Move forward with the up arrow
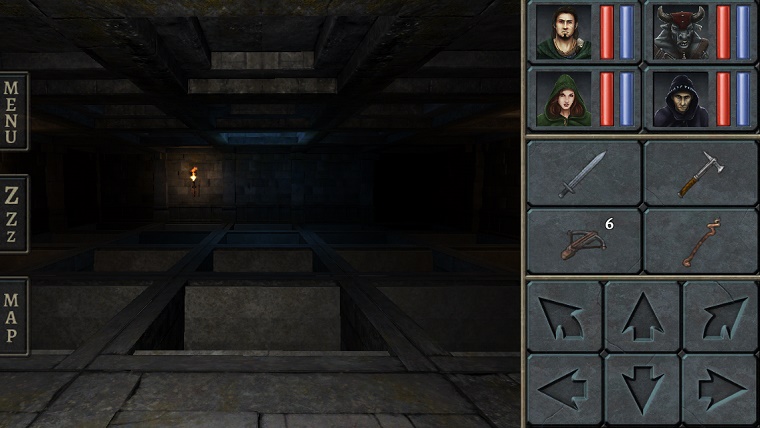The width and height of the screenshot is (760, 428). (642, 315)
